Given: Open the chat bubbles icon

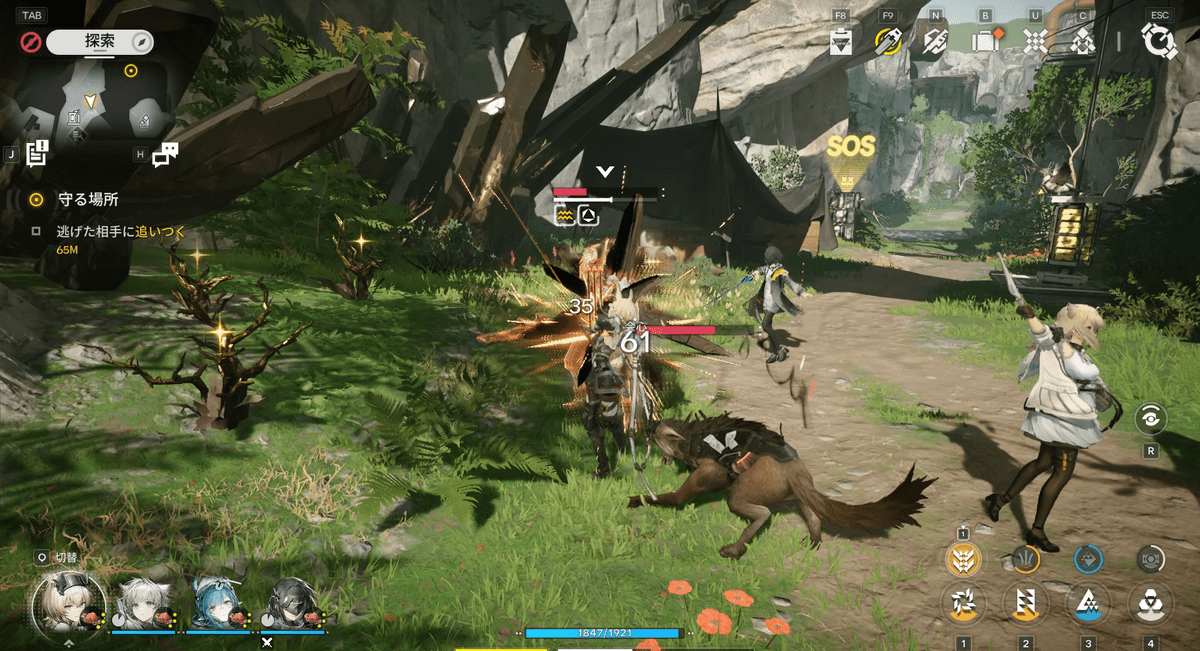Looking at the screenshot, I should (166, 153).
